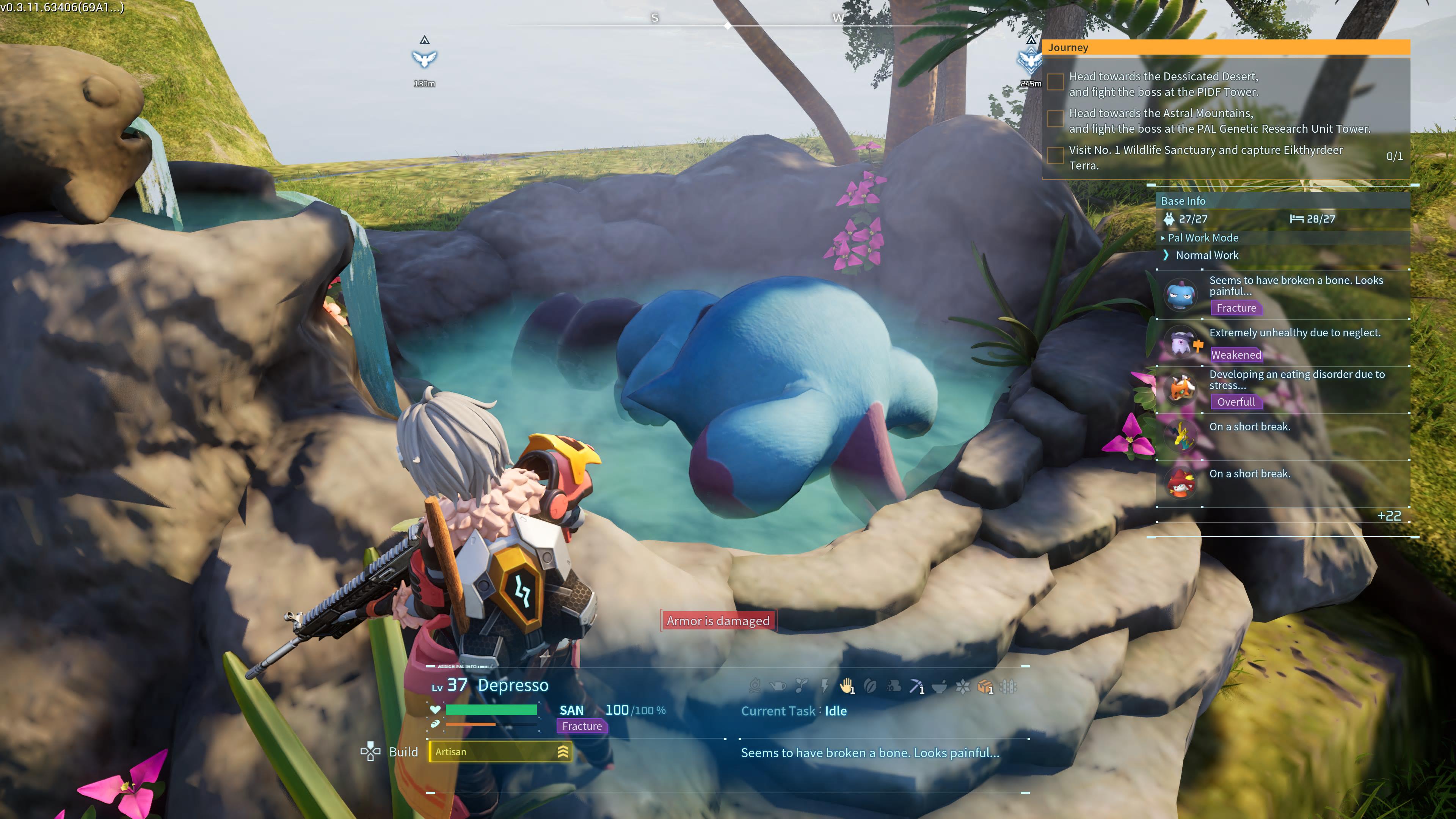Image resolution: width=1456 pixels, height=819 pixels.
Task: Check the Dessicated Desert PIDF Tower objective
Action: (x=1055, y=83)
